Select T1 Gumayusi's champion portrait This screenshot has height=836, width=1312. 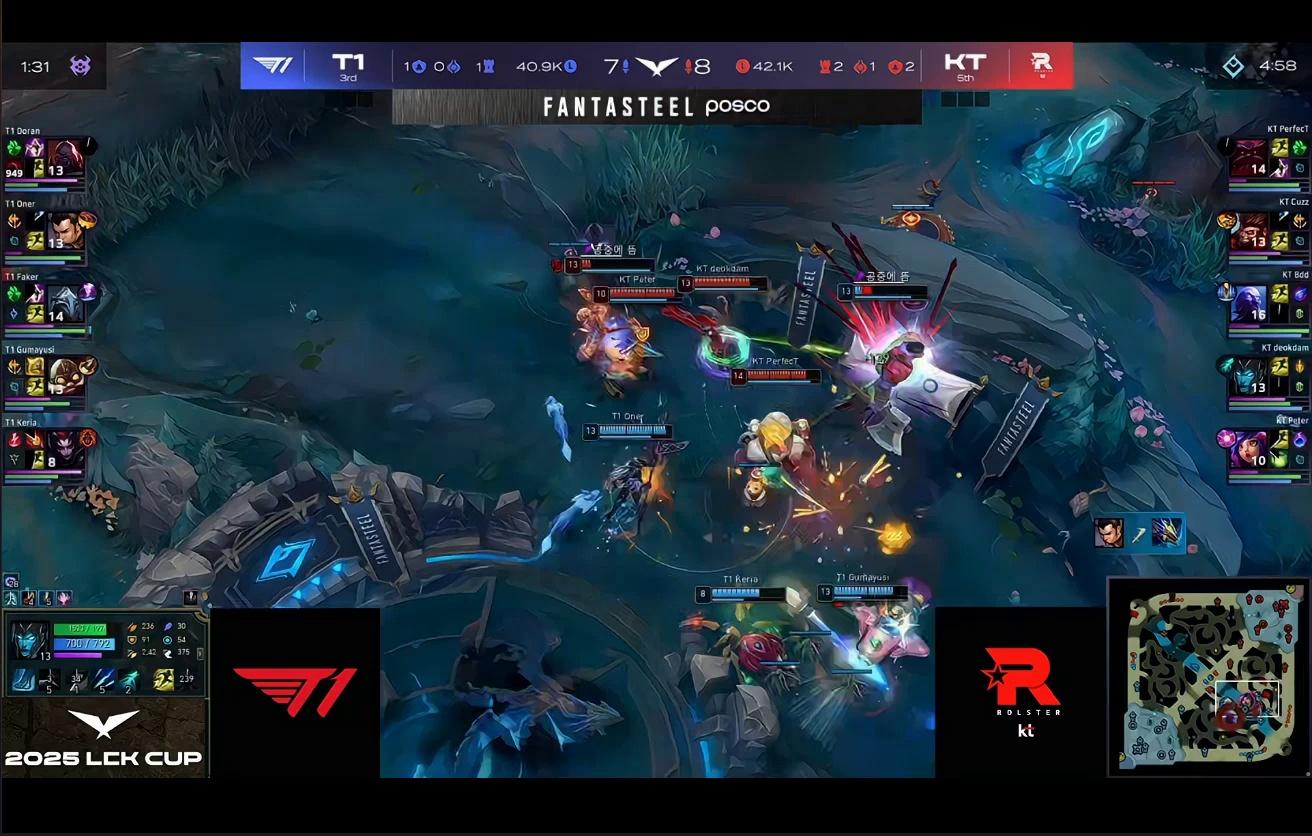click(63, 376)
